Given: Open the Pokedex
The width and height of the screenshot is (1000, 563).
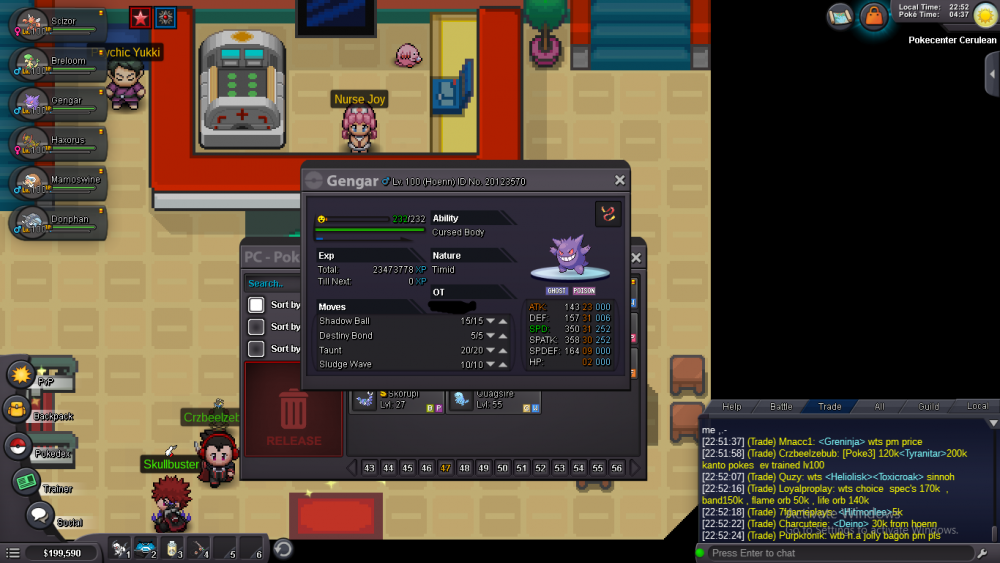Looking at the screenshot, I should pos(17,446).
